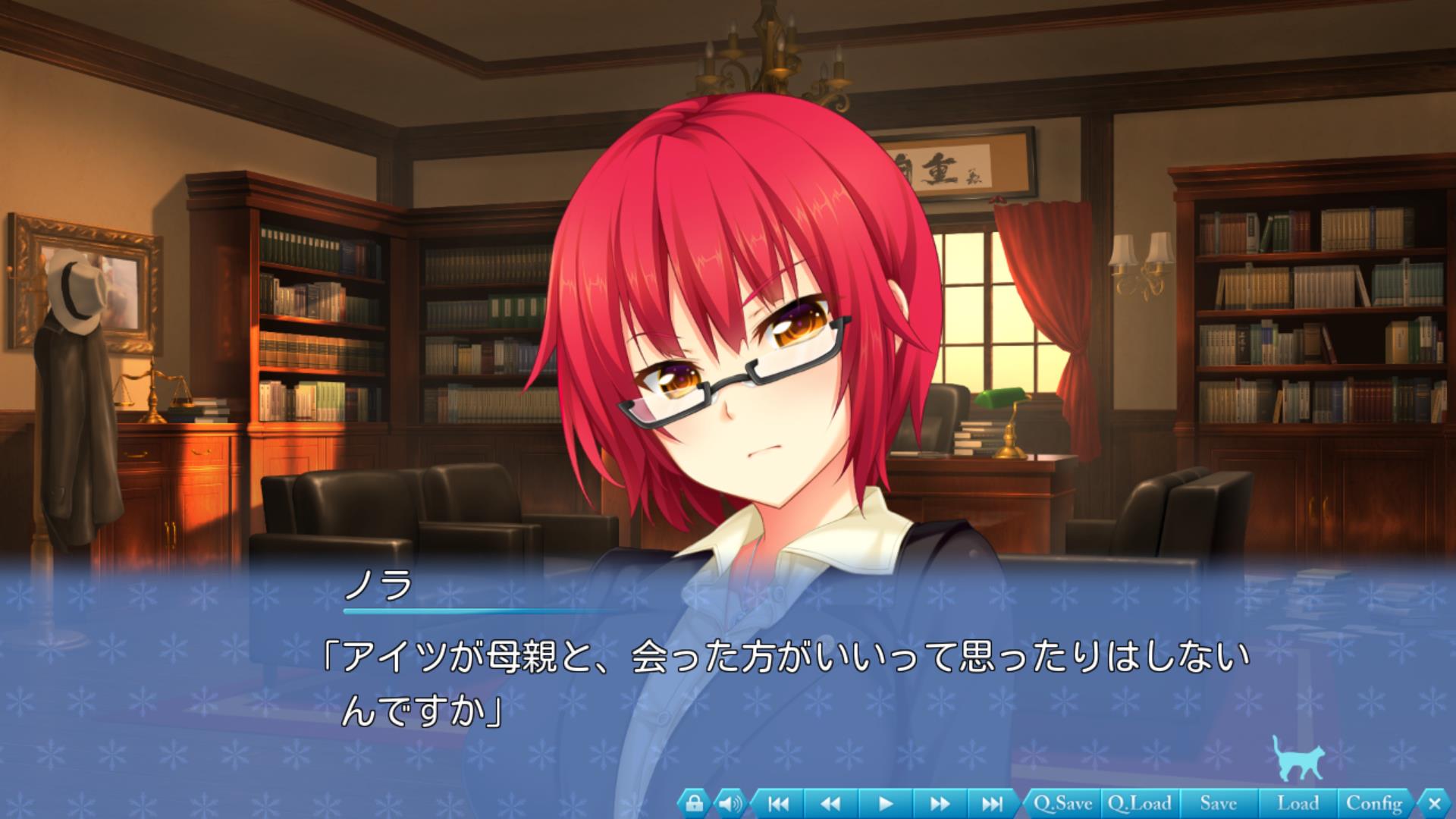
Task: Click the blue cat icon
Action: tap(1298, 758)
